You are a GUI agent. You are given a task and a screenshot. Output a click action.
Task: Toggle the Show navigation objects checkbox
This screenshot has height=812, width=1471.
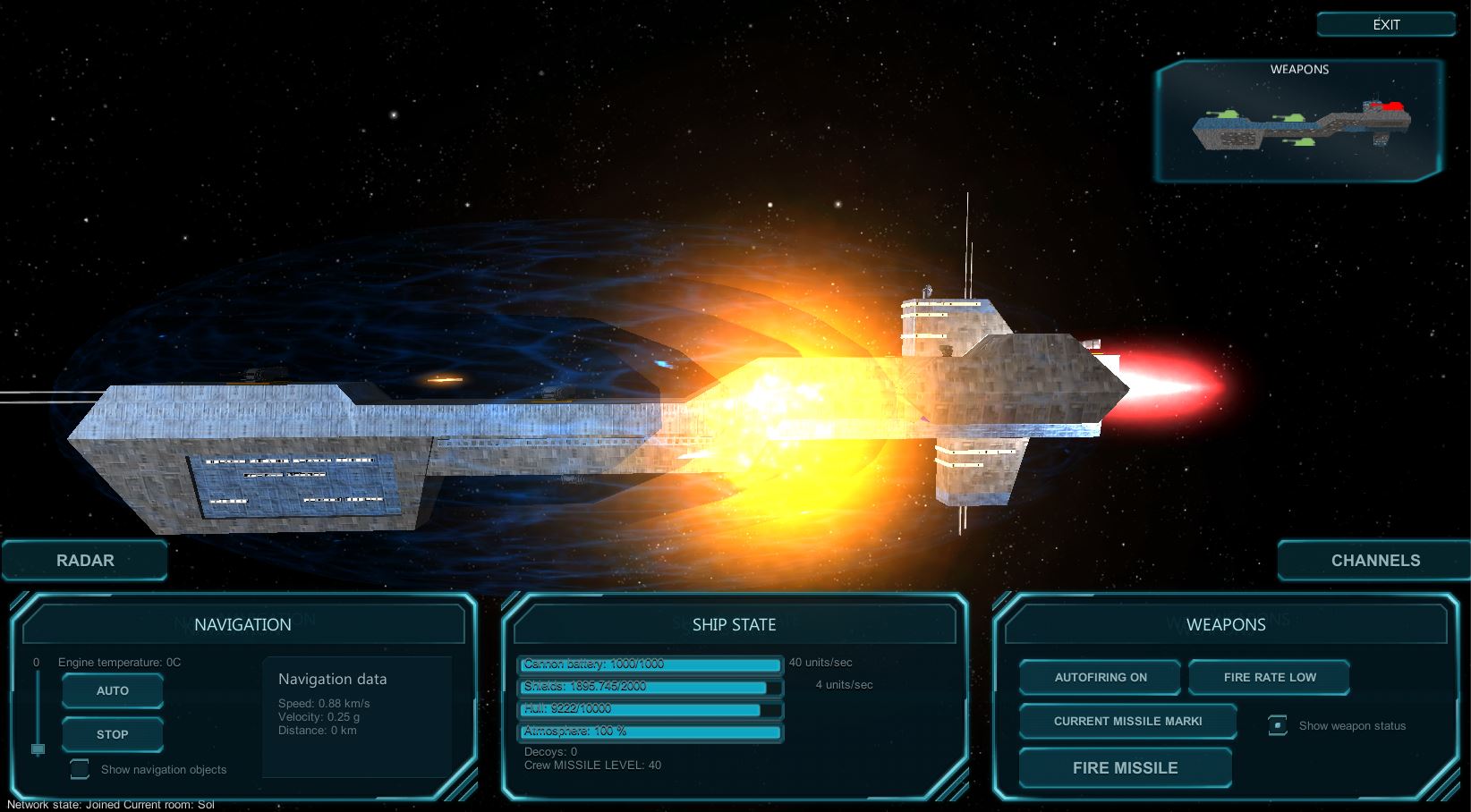coord(81,769)
